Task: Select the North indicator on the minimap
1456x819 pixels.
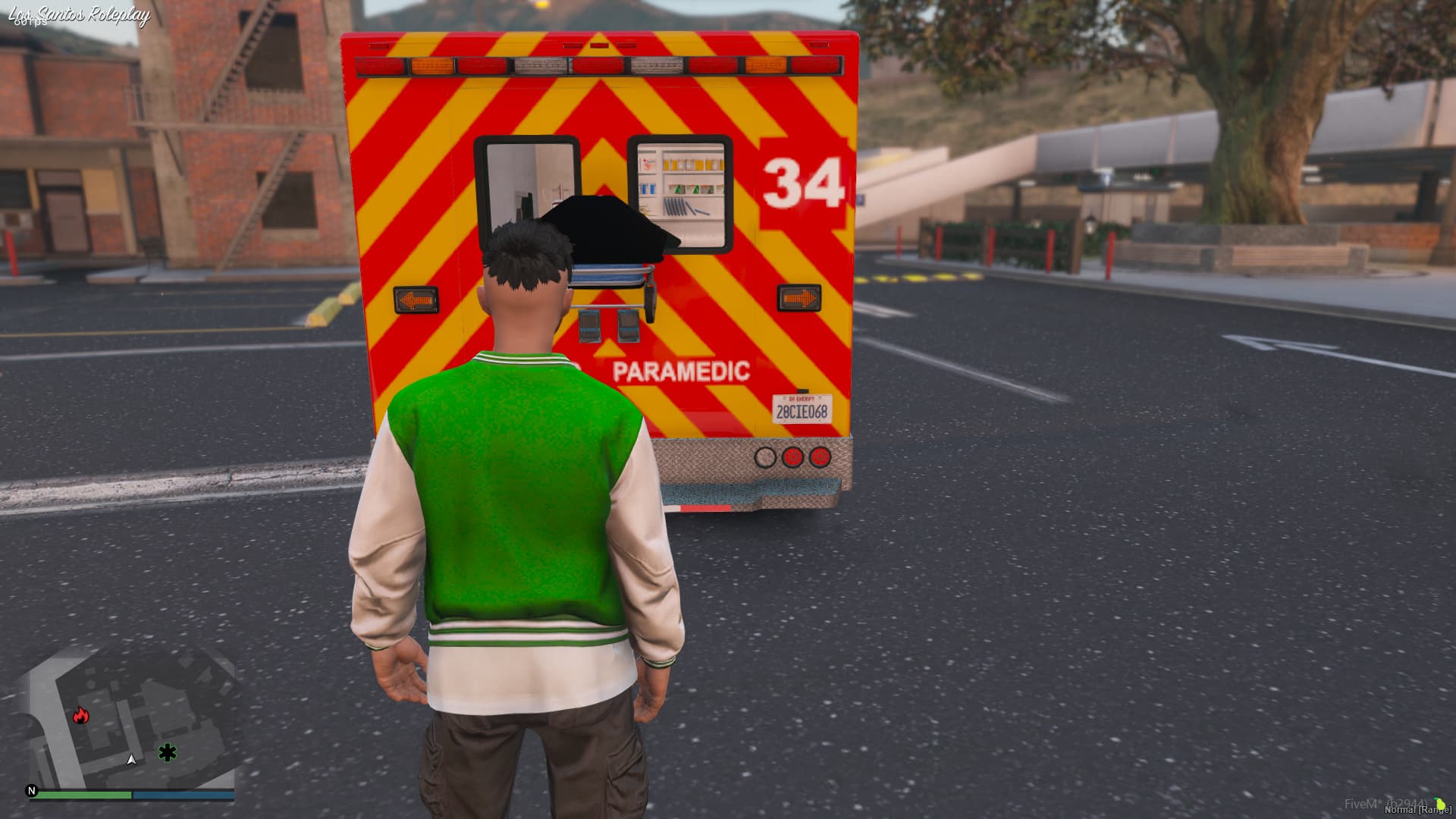Action: (x=32, y=791)
